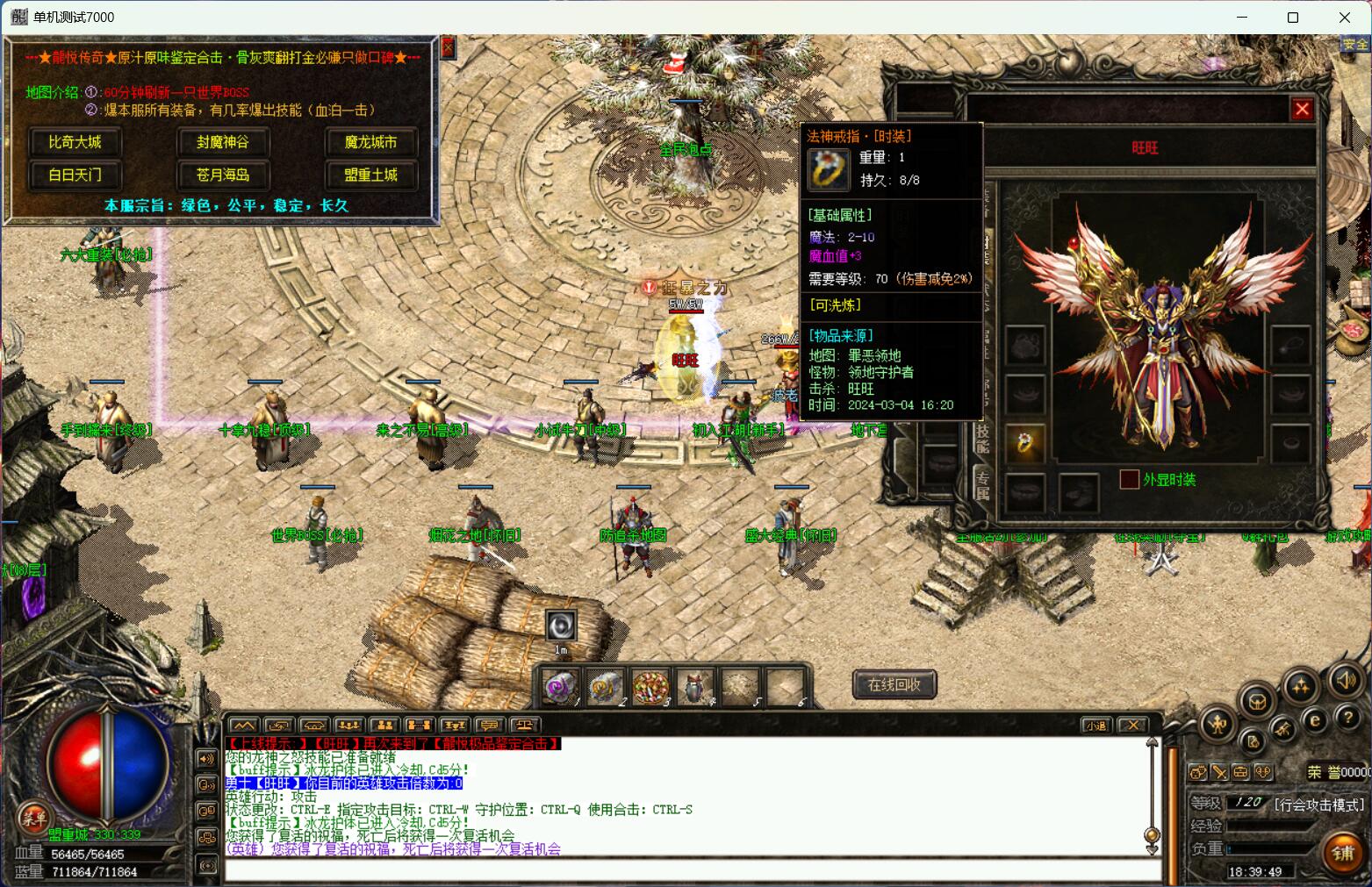The height and width of the screenshot is (887, 1372).
Task: Pick the 苍月海岛 map button
Action: (222, 175)
